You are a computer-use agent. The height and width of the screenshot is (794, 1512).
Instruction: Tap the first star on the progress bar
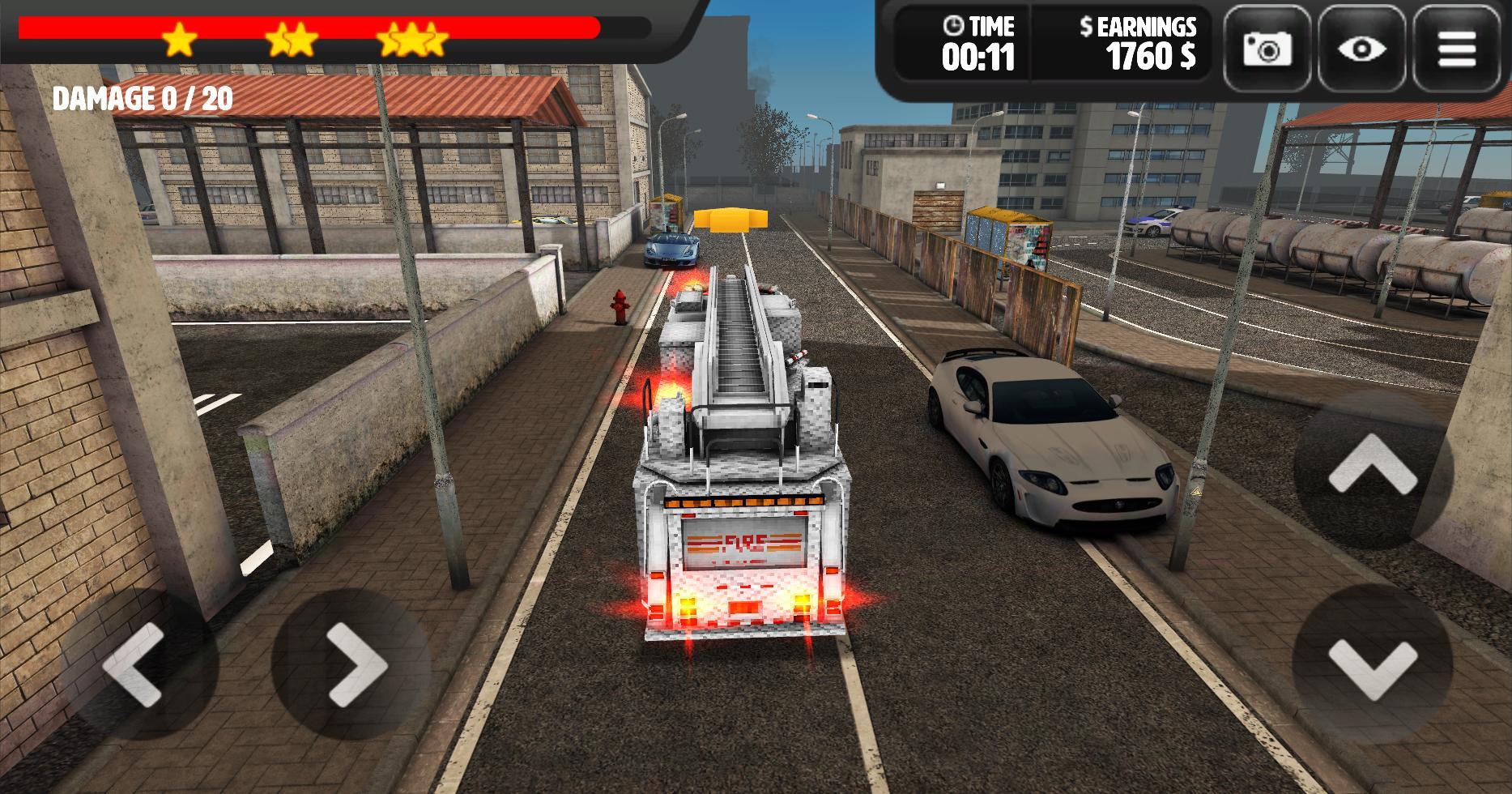pos(180,39)
